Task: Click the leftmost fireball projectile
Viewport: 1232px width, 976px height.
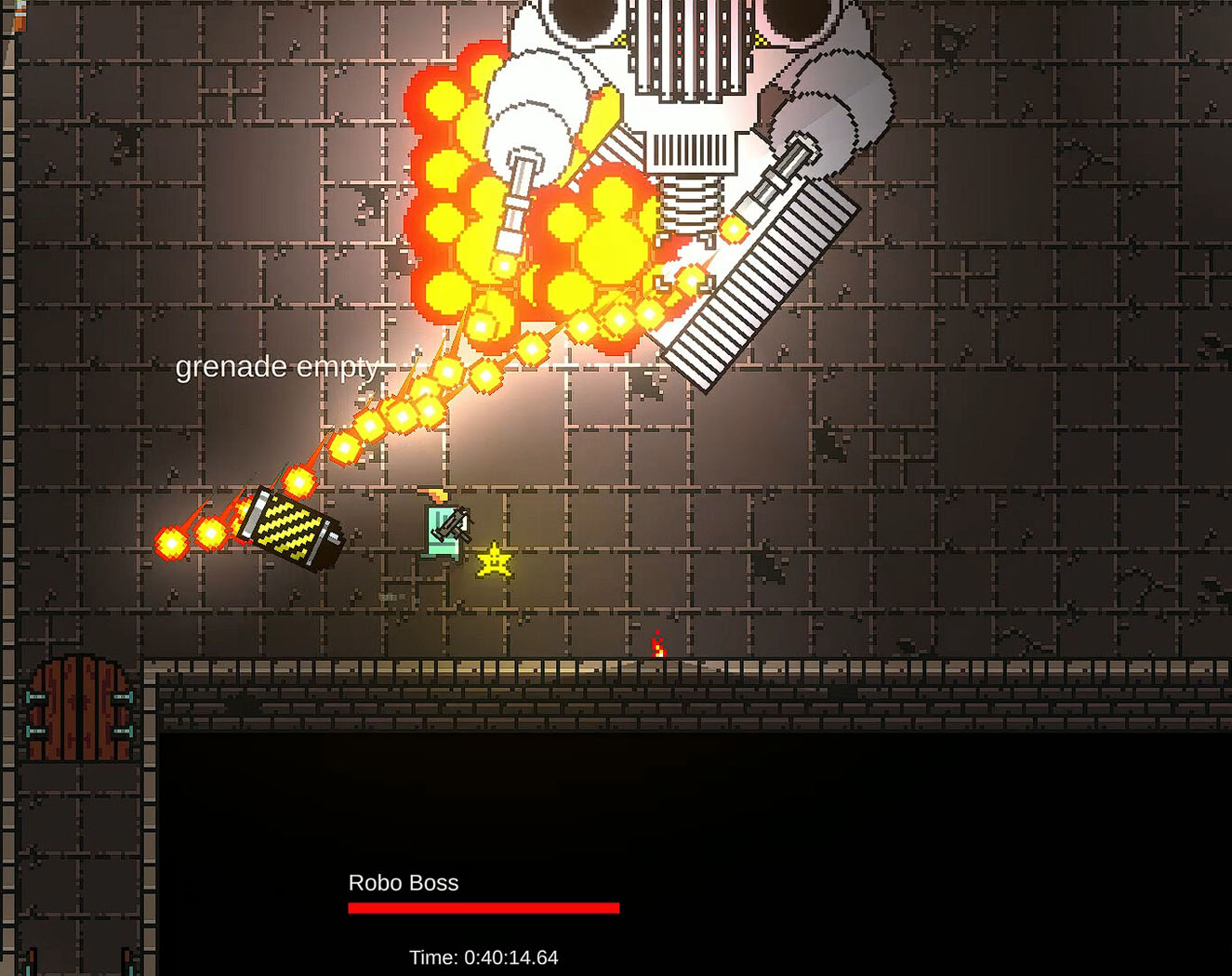Action: (x=170, y=544)
